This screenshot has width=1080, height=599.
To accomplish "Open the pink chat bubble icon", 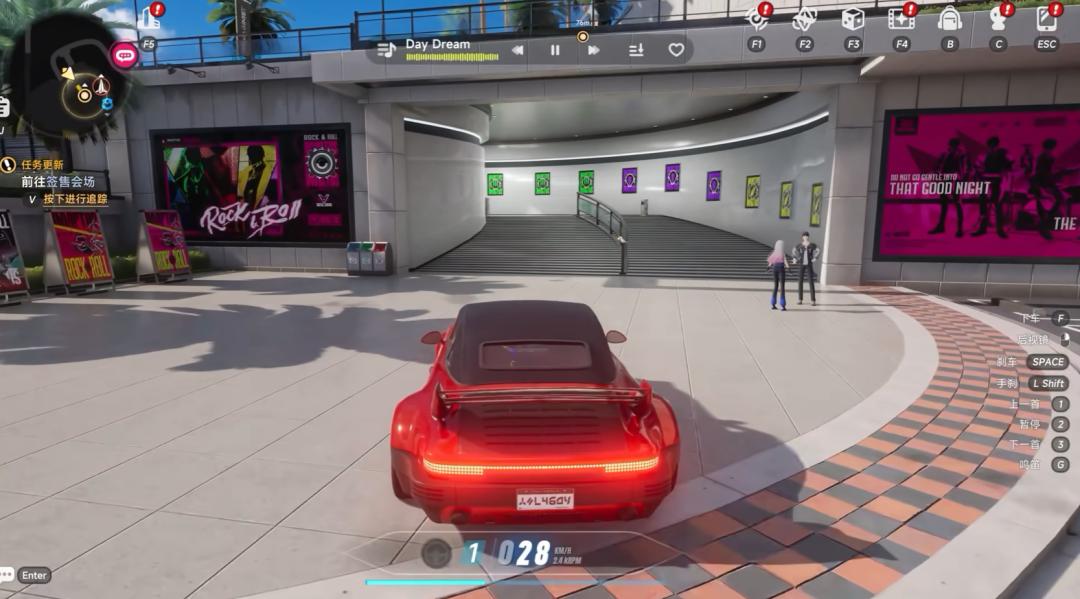I will coord(125,55).
